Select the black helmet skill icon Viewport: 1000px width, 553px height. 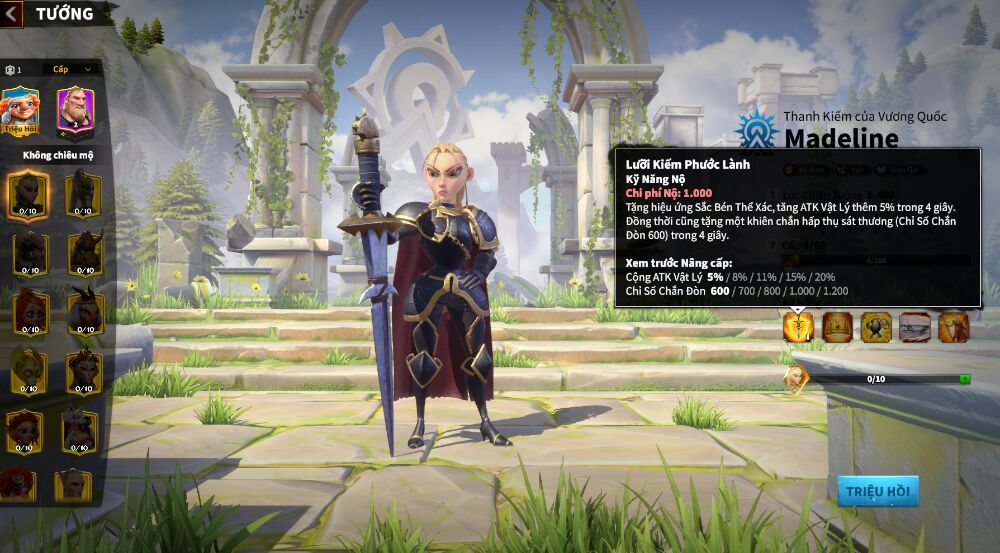(876, 326)
